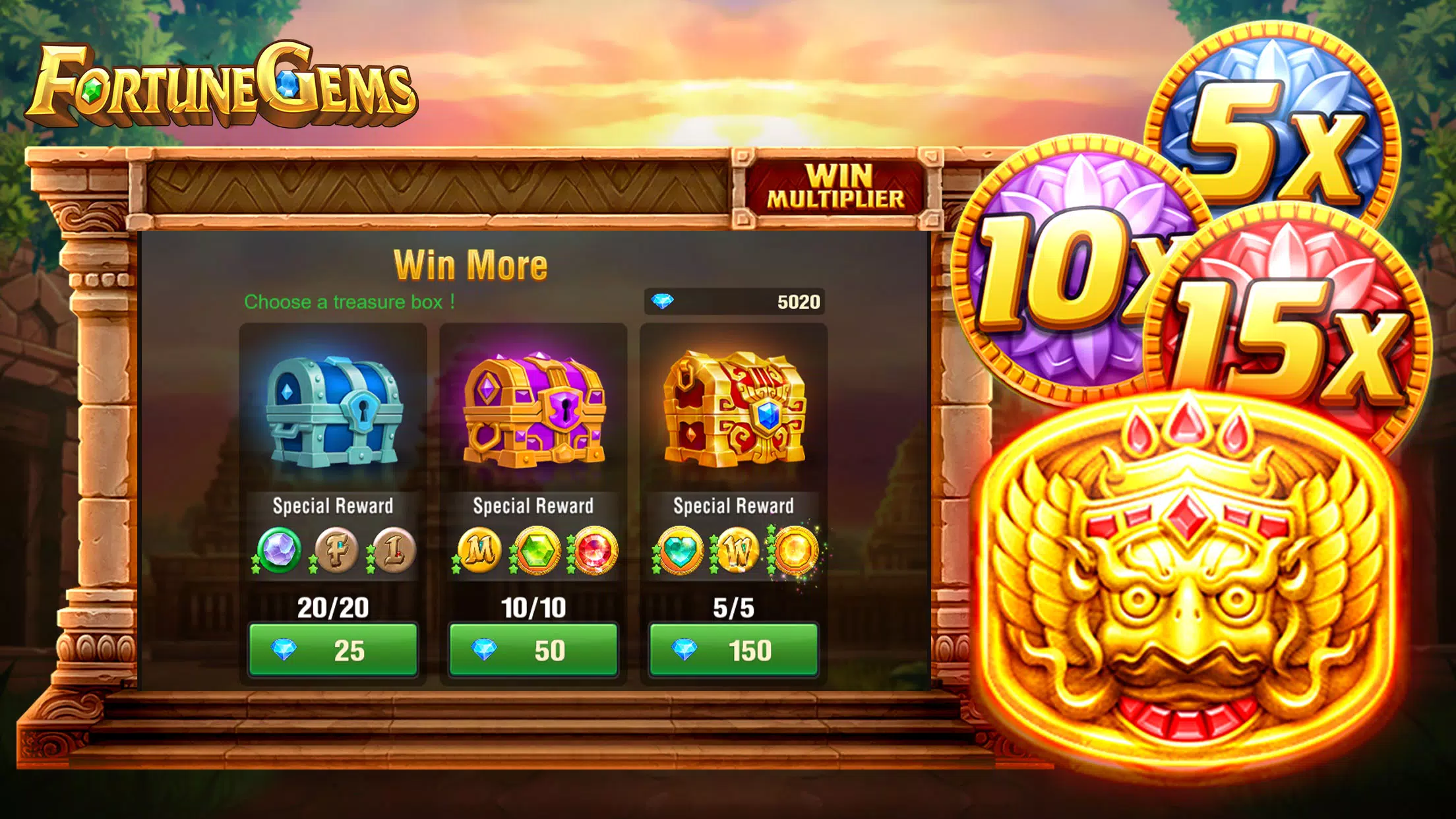View the bronze L coin reward

(x=394, y=550)
